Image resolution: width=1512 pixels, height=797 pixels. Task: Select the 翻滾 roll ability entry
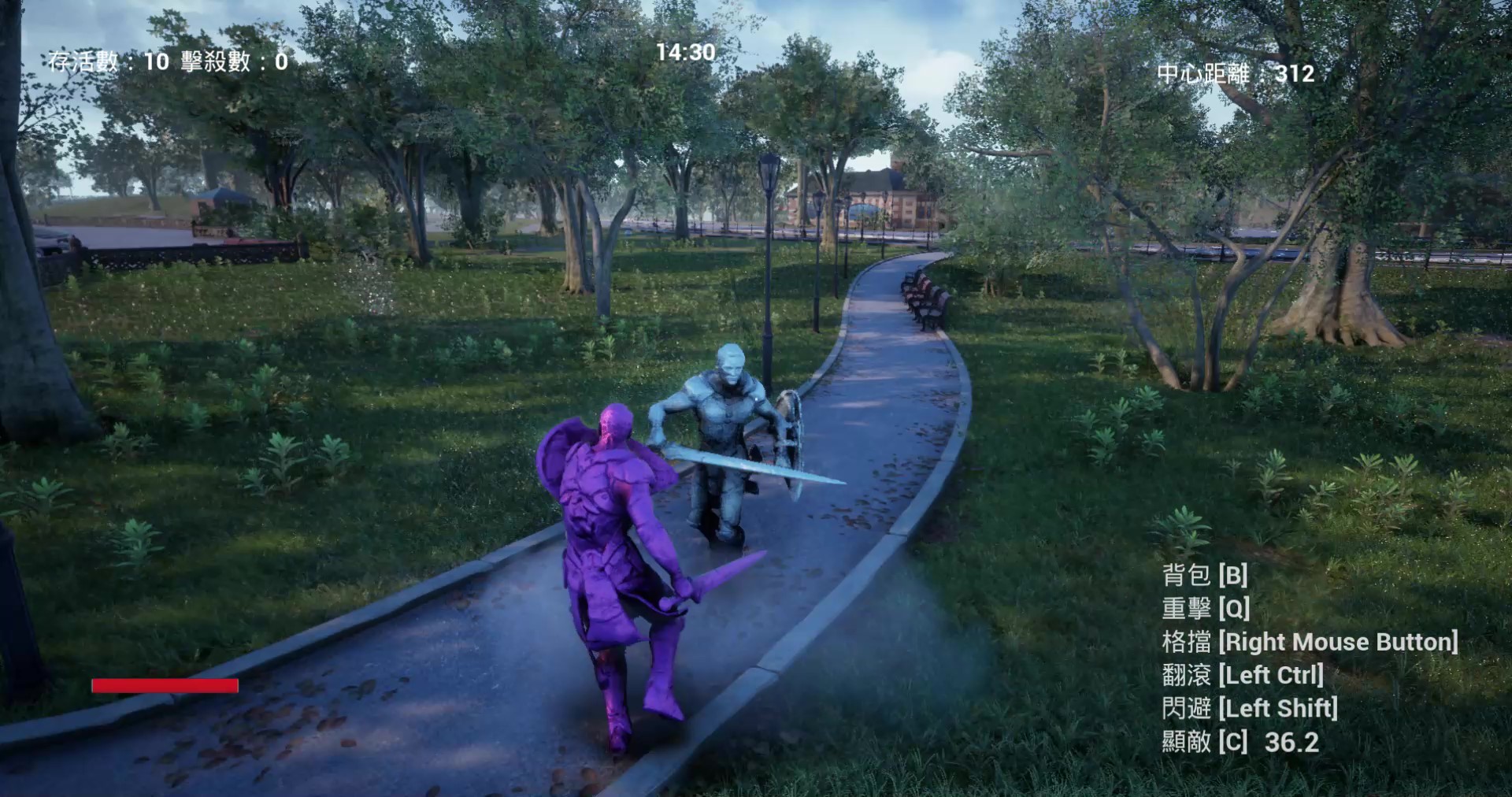tap(1243, 675)
